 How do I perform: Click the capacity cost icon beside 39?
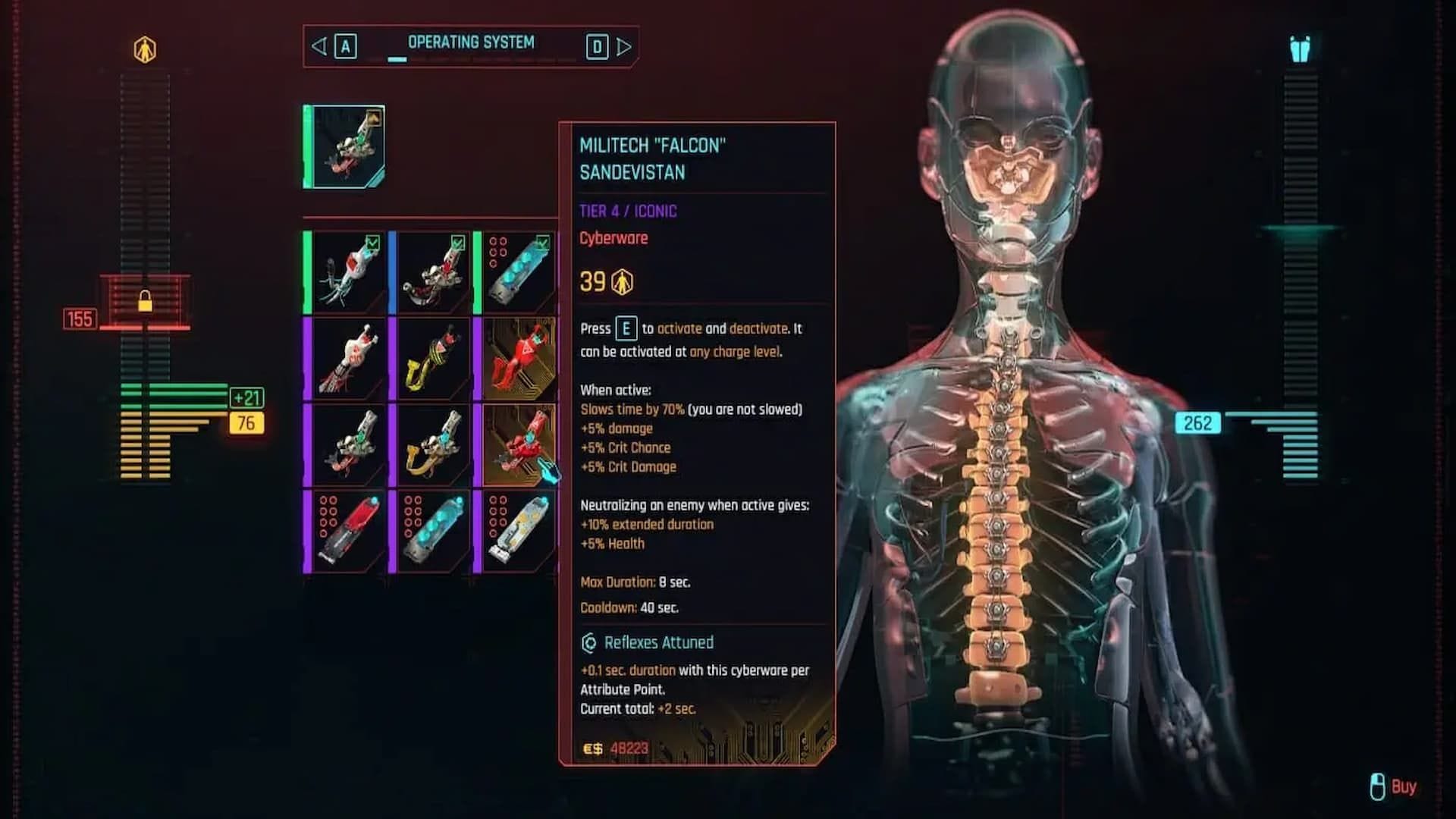coord(622,281)
